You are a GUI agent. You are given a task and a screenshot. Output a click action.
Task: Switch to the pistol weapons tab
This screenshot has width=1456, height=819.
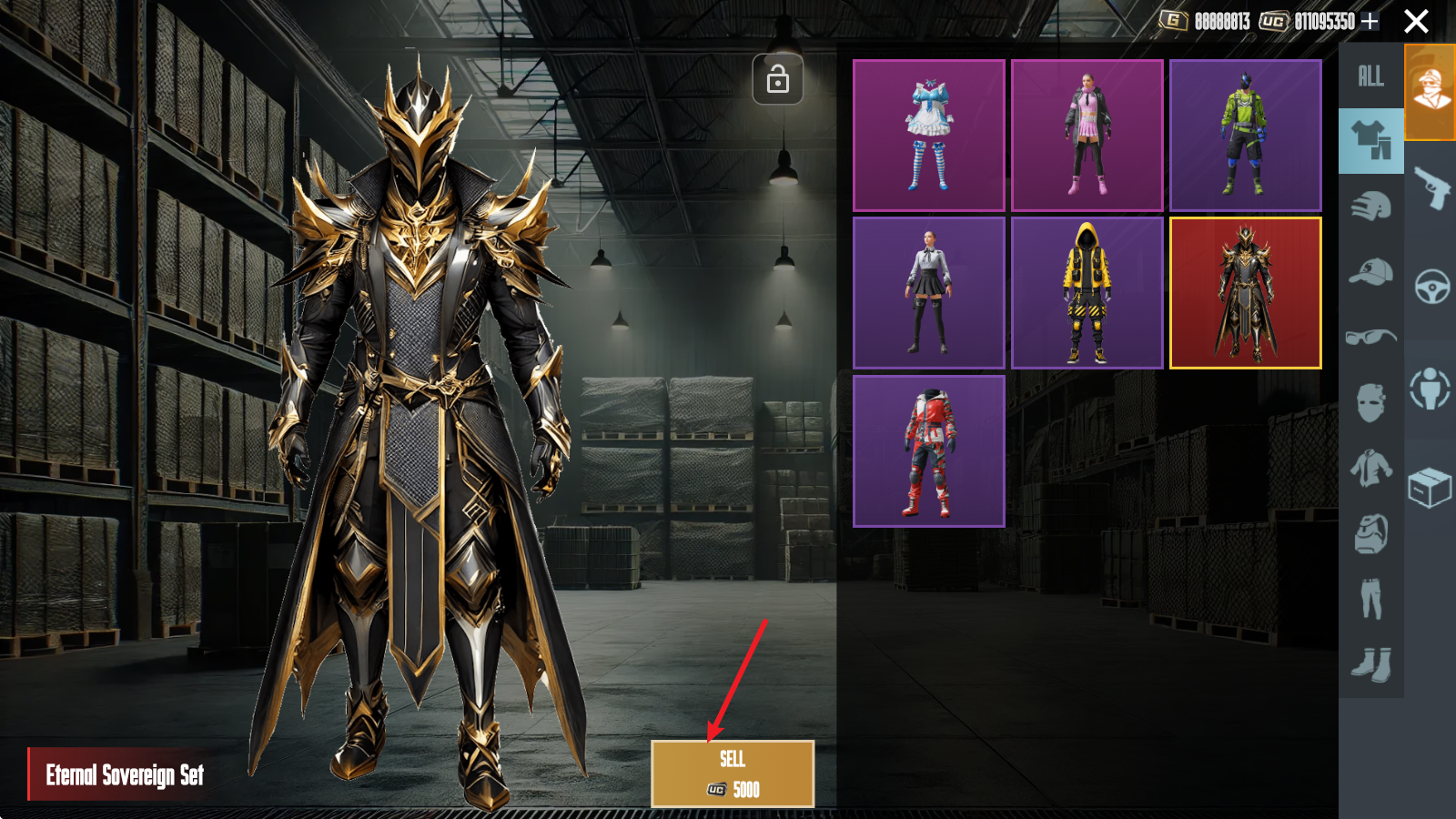point(1431,188)
